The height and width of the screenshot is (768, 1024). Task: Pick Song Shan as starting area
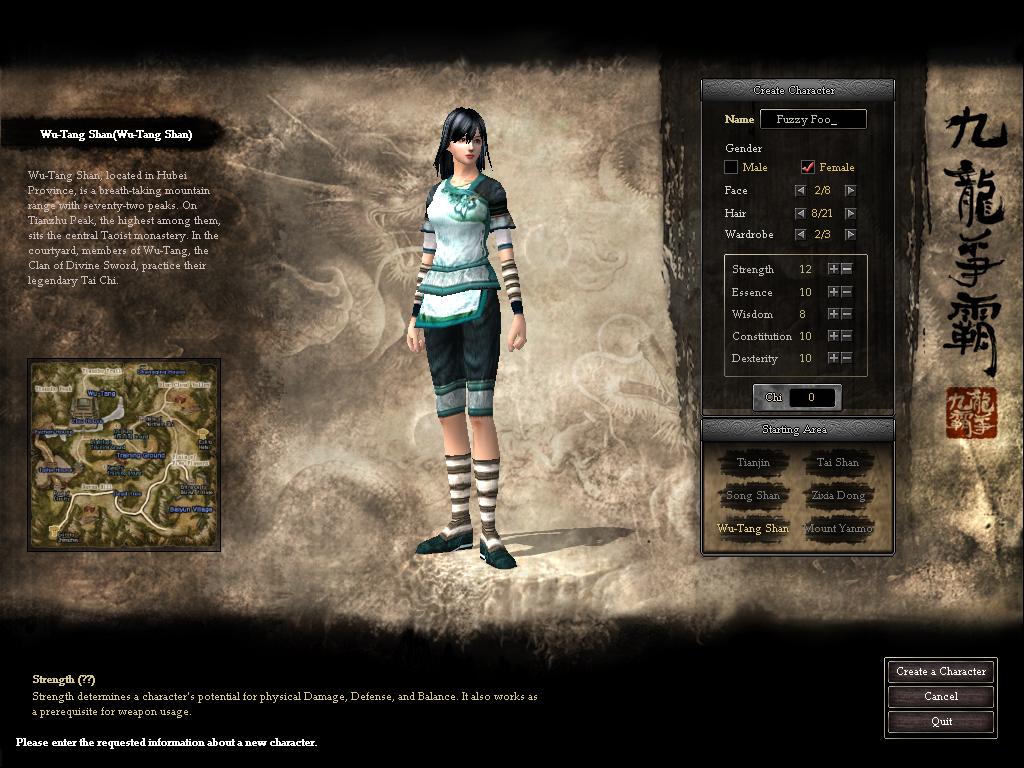(x=753, y=496)
